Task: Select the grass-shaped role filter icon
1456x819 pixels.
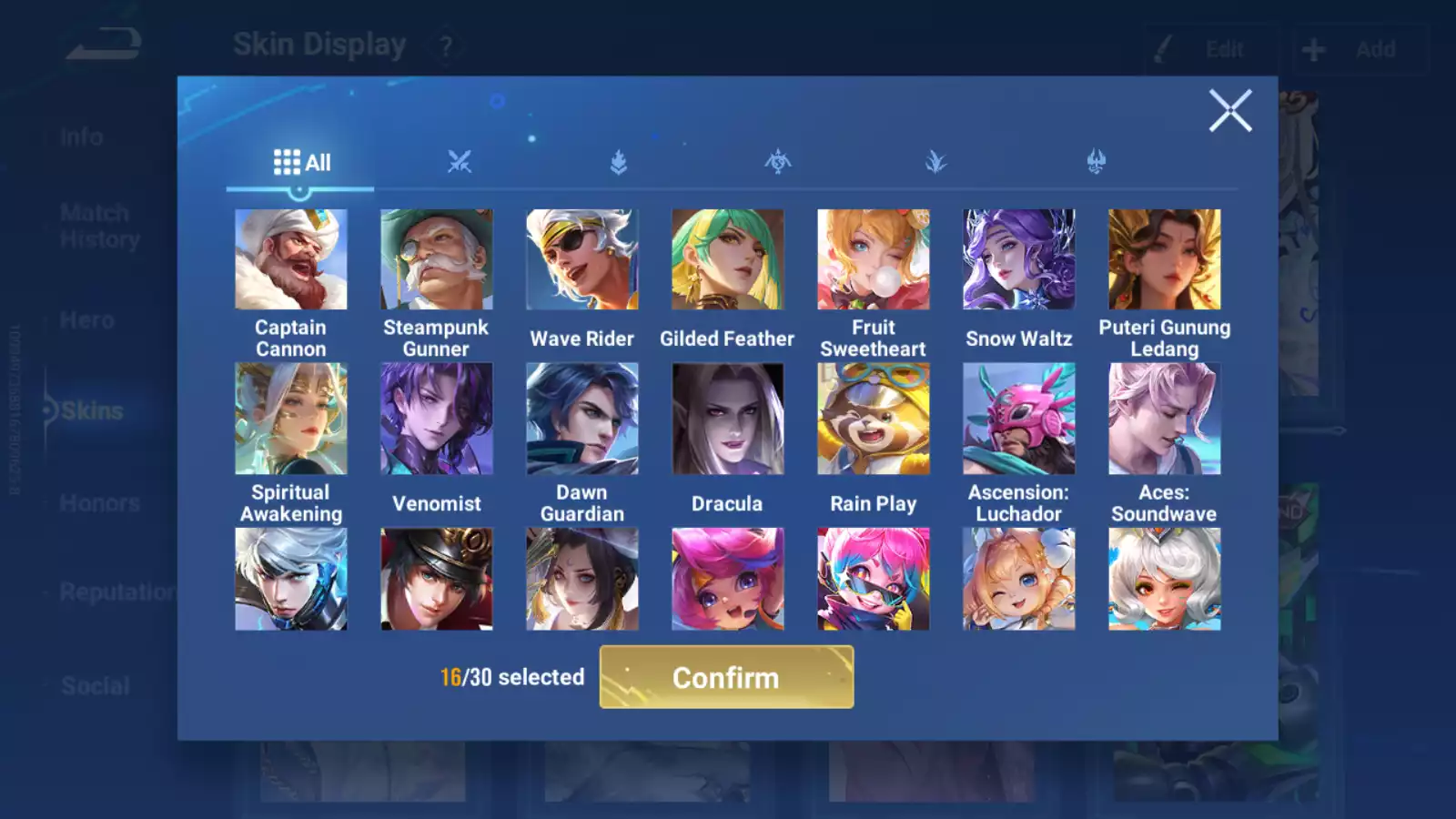Action: 936,162
